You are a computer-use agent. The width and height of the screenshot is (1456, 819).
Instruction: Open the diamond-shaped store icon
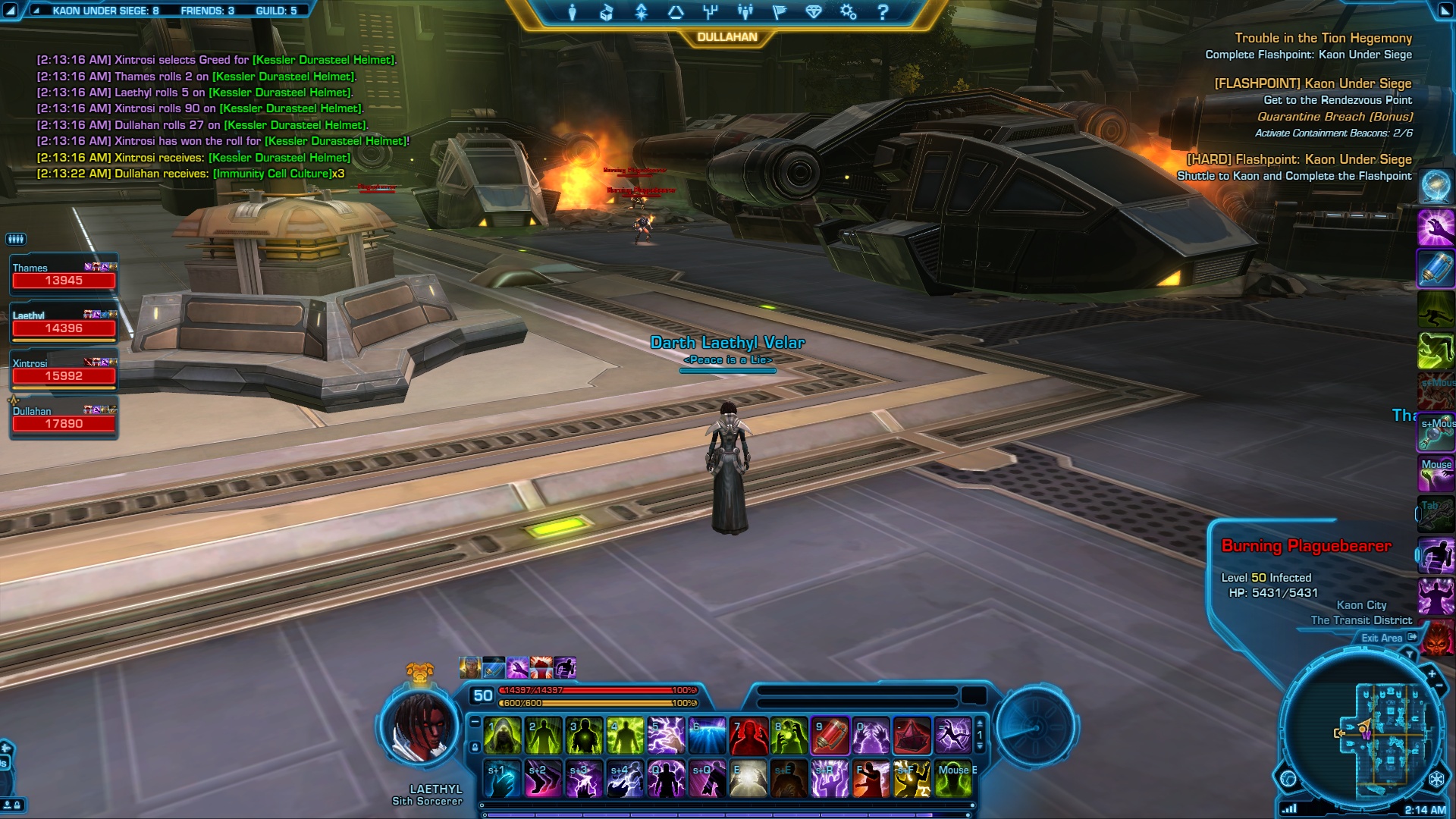814,12
